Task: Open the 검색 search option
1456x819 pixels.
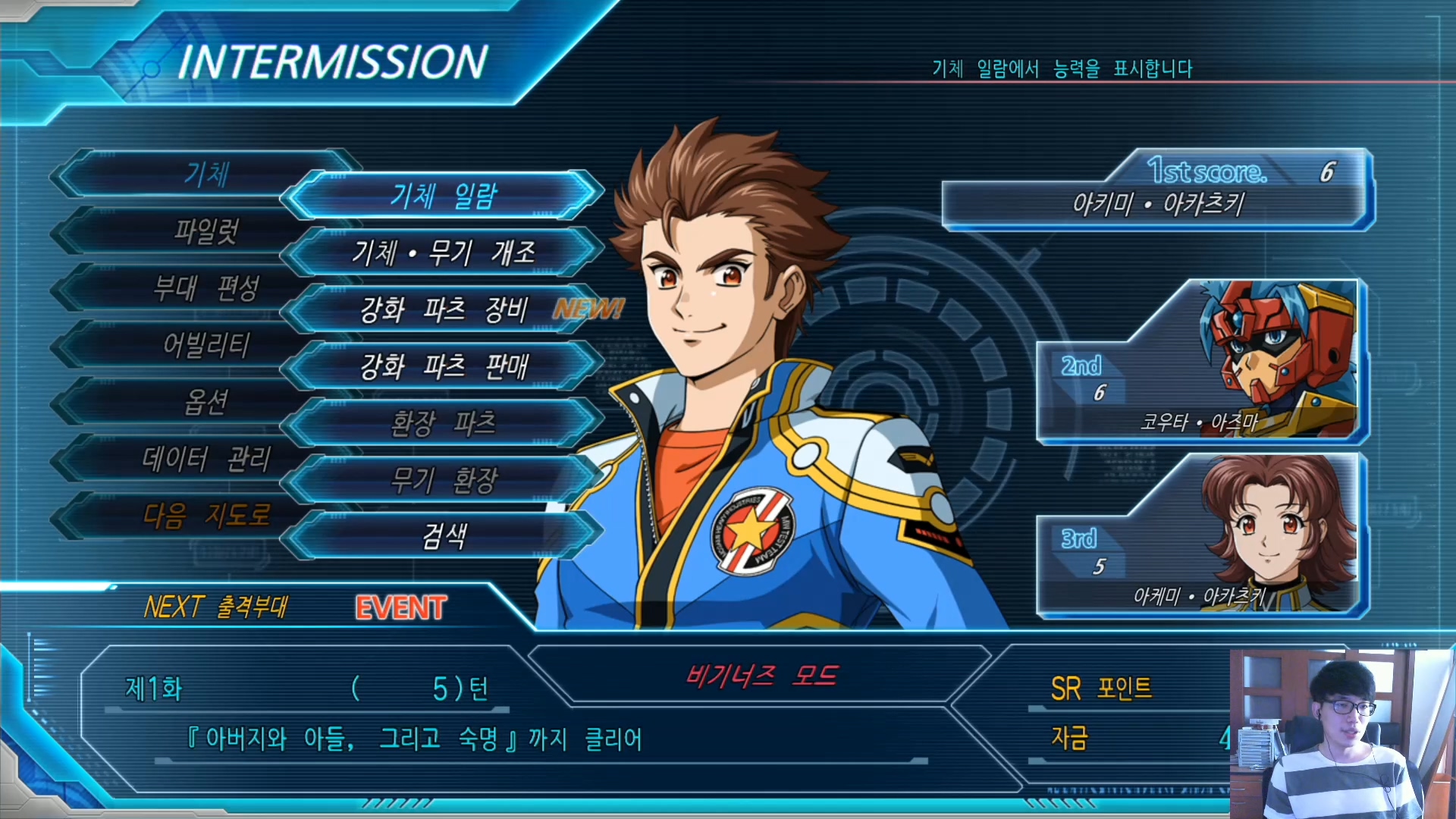Action: (444, 537)
